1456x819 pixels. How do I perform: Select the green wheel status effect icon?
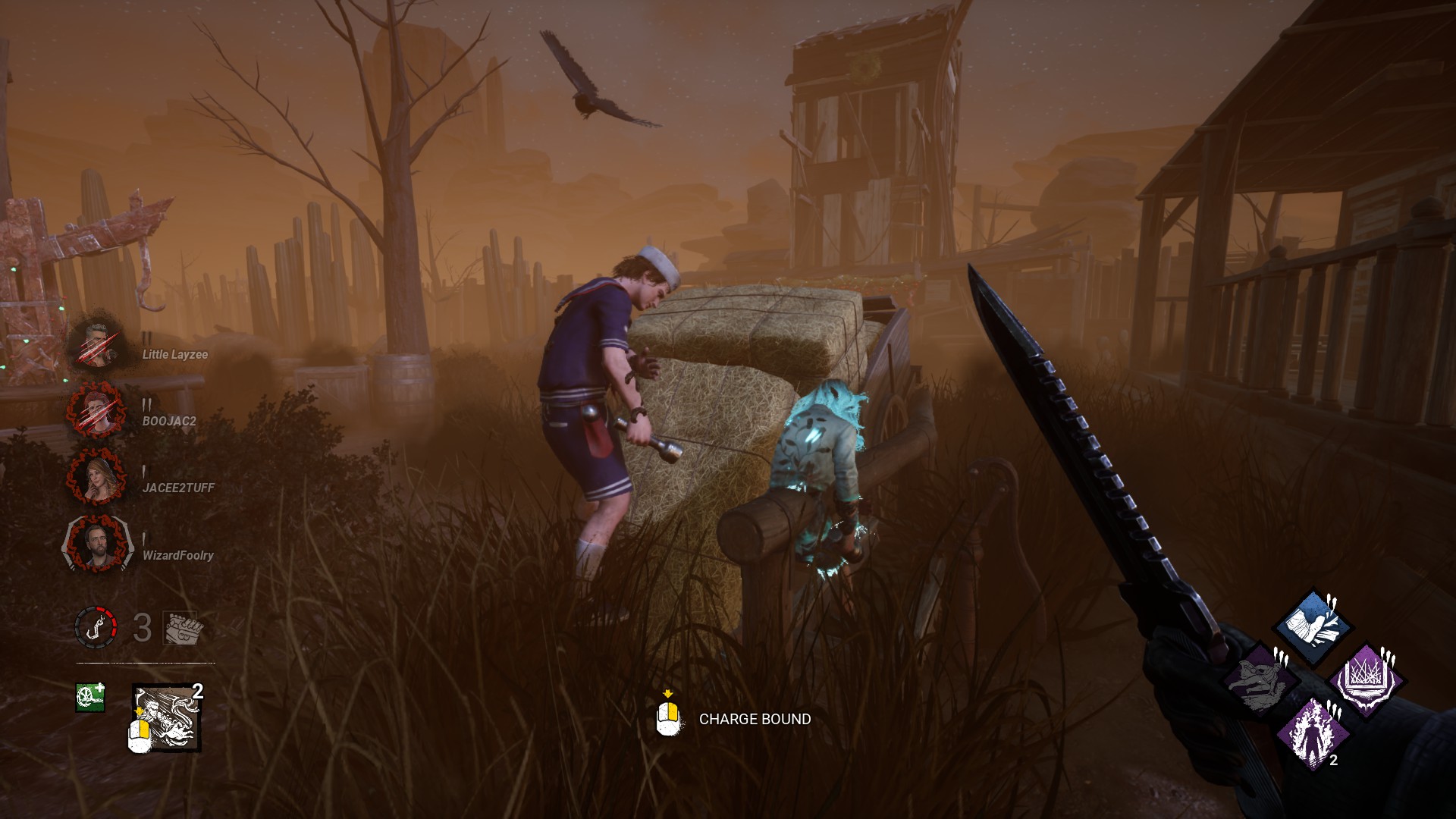pyautogui.click(x=89, y=698)
